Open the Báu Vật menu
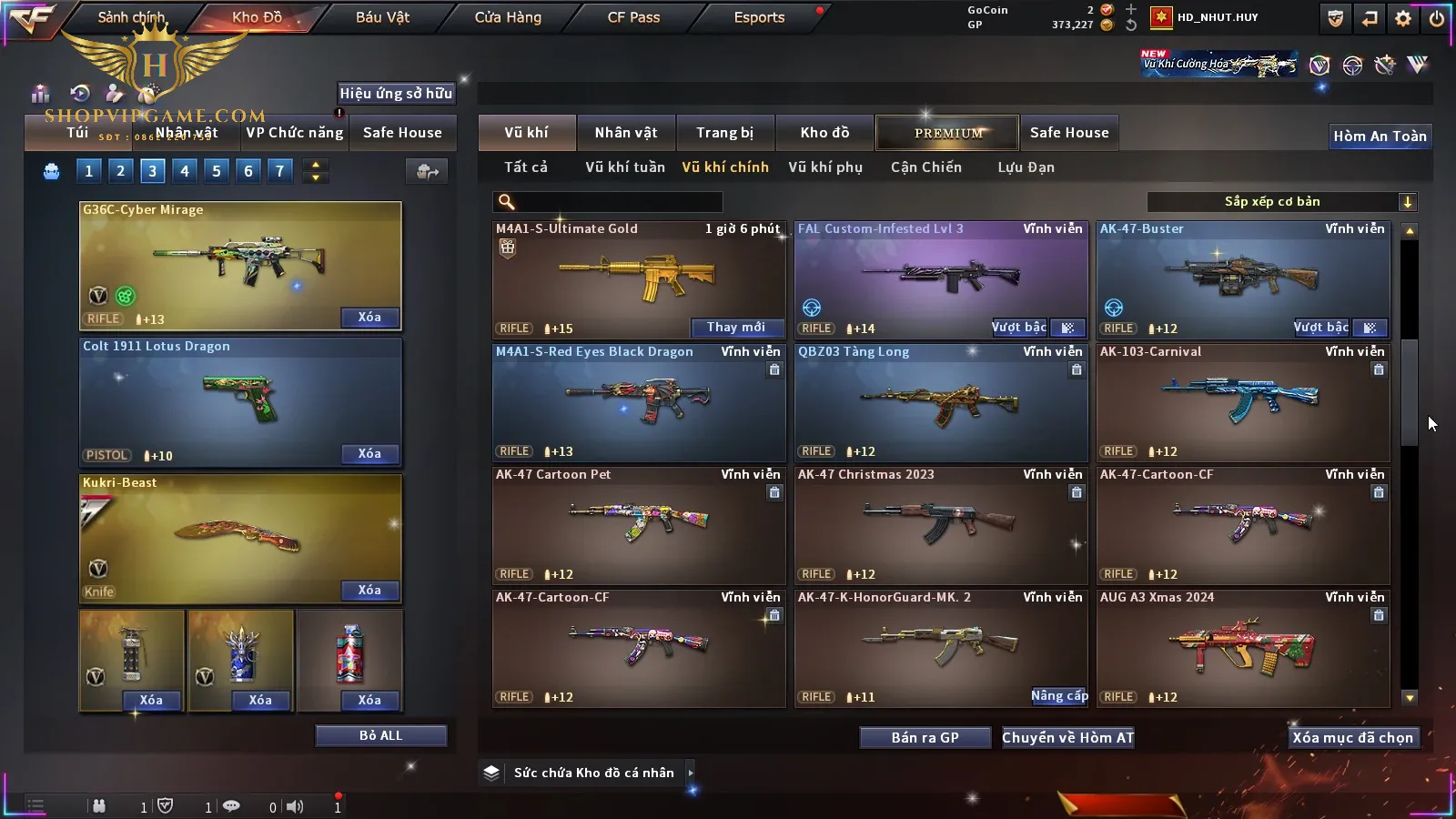Screen dimensions: 1456x819 point(382,17)
